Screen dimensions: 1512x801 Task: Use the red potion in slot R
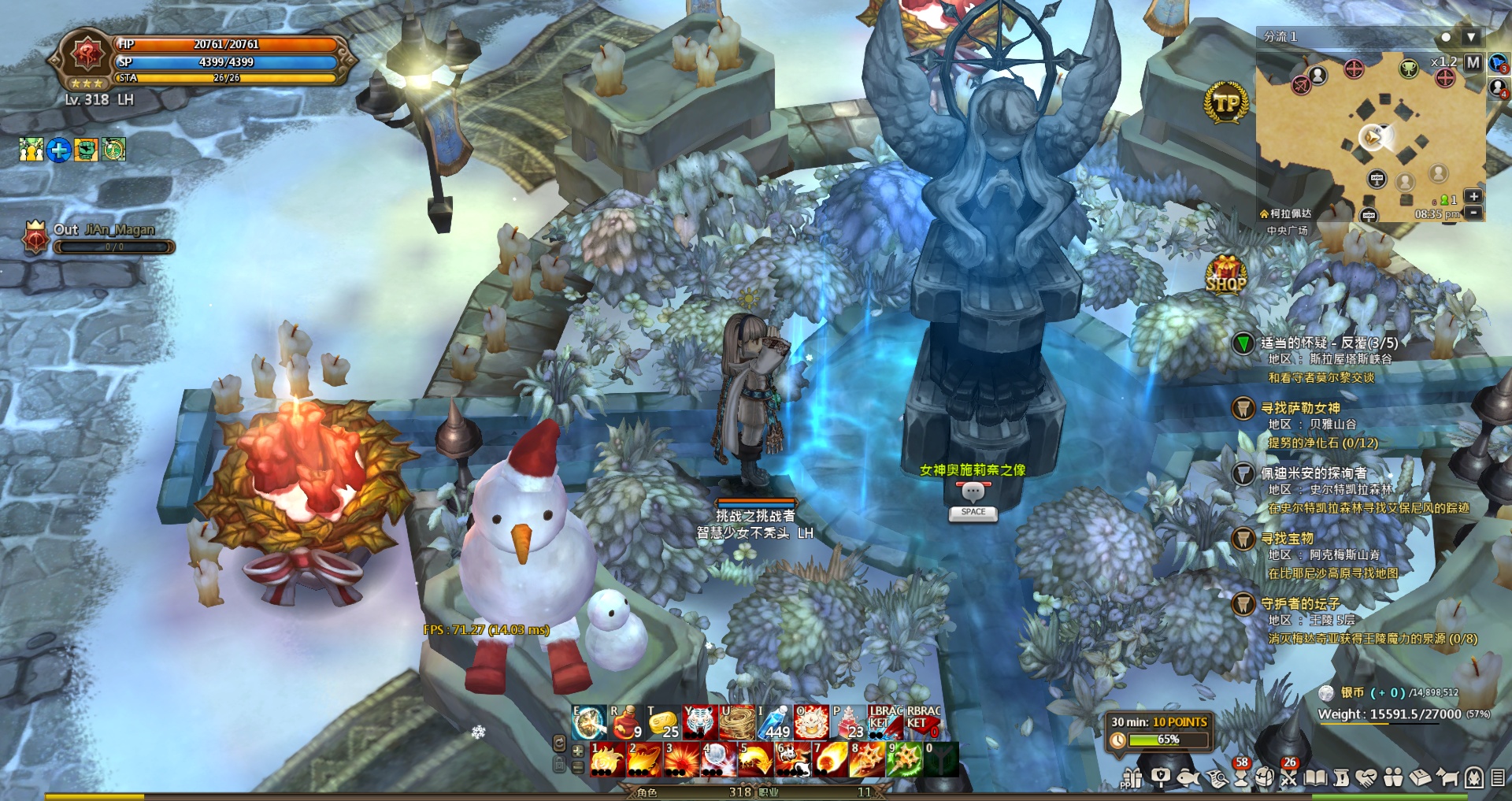pos(626,722)
